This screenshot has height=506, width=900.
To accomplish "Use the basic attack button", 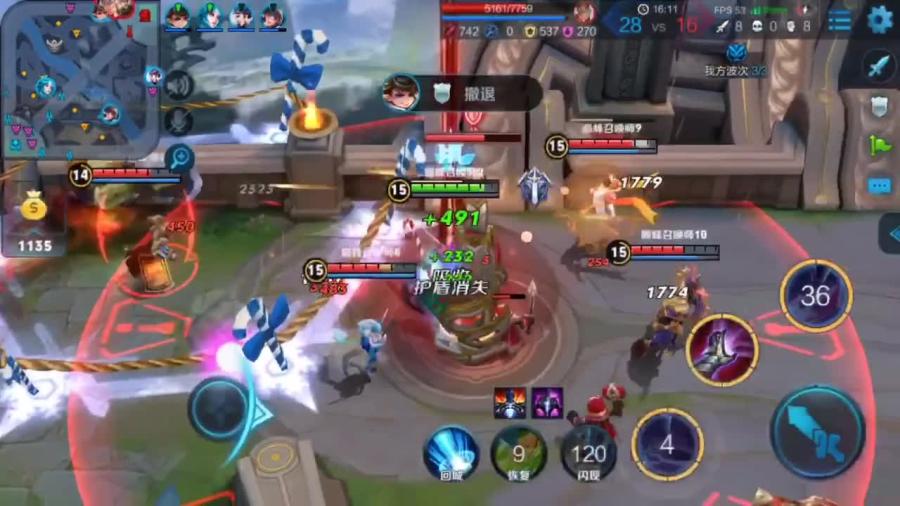I will pyautogui.click(x=818, y=432).
